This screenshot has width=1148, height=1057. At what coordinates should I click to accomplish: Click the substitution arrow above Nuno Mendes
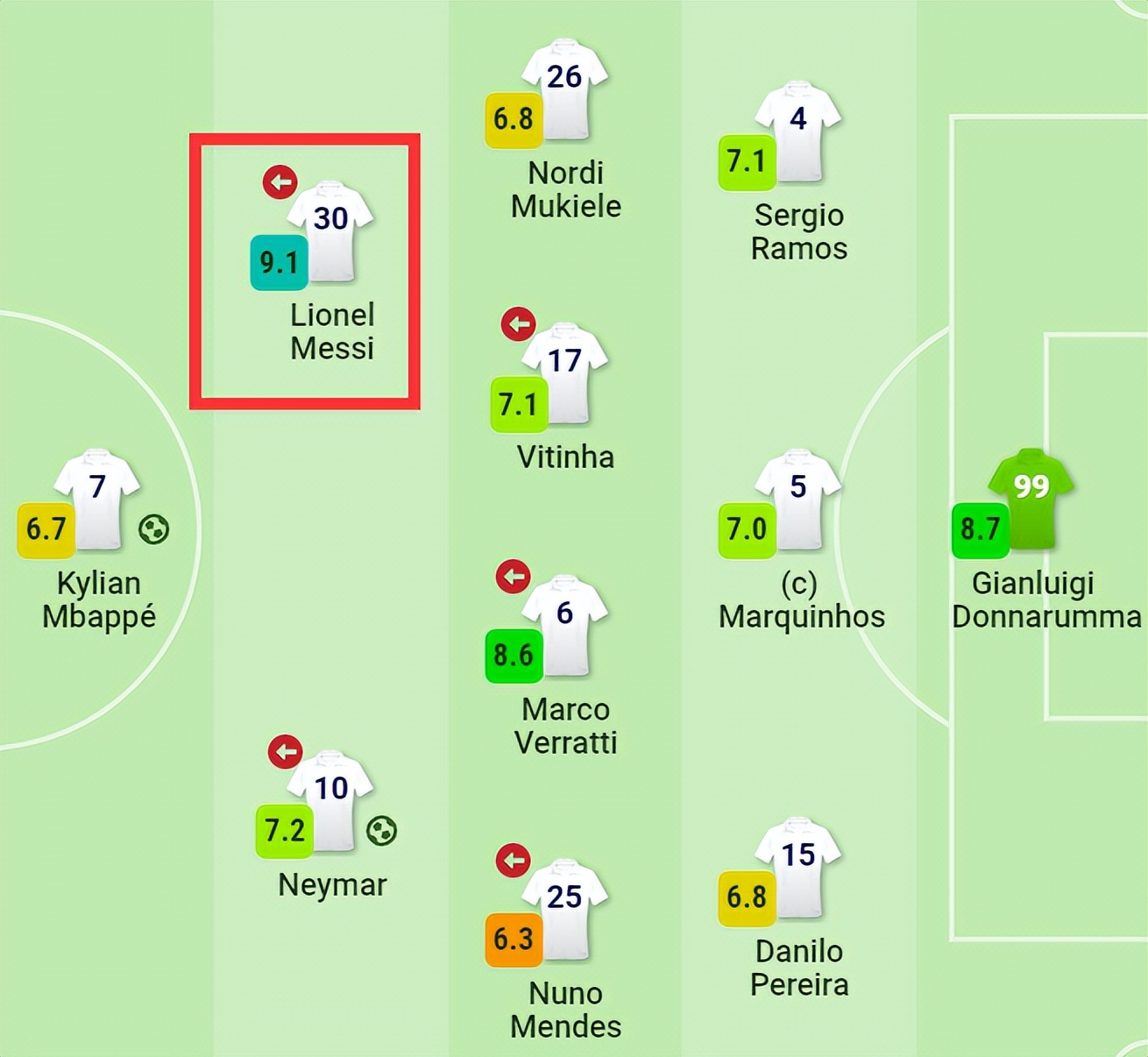(x=514, y=862)
